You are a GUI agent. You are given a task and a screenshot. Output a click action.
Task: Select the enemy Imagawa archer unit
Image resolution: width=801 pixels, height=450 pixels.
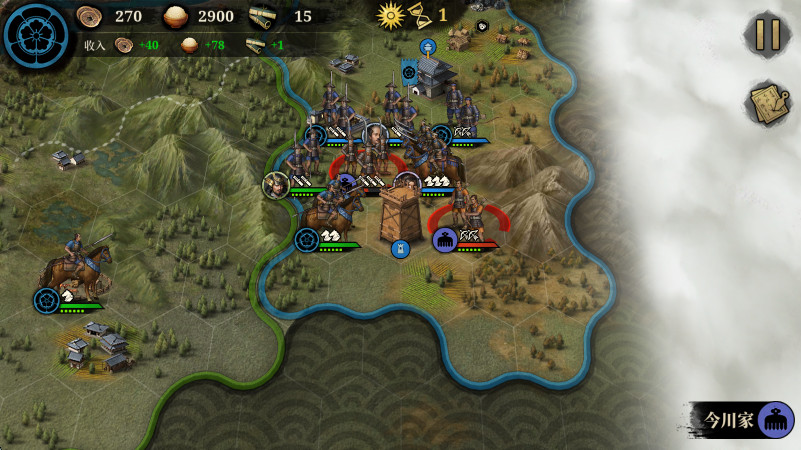[x=467, y=217]
